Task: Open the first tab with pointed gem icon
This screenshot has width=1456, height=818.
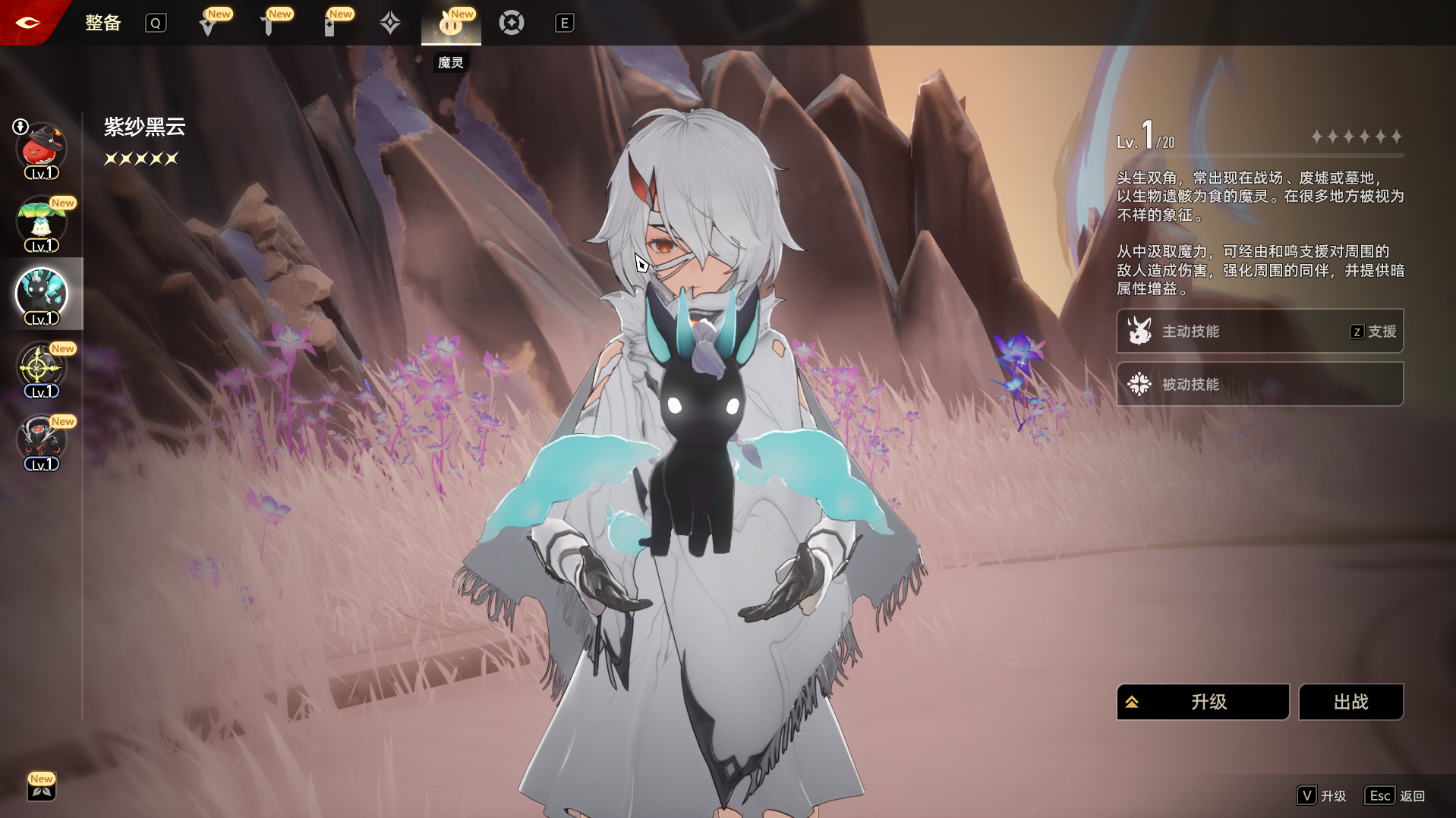Action: [x=208, y=24]
